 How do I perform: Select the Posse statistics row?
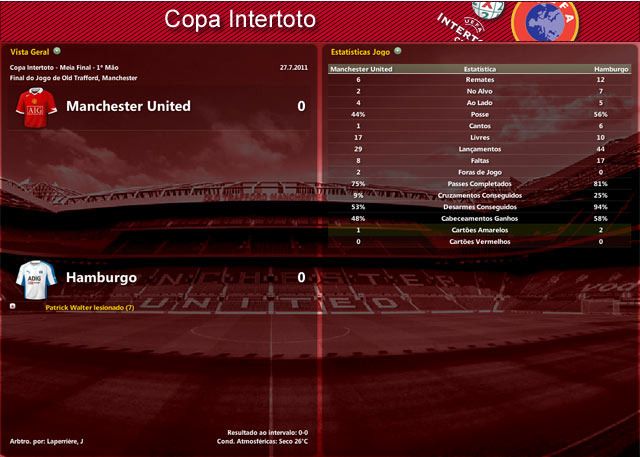[480, 115]
